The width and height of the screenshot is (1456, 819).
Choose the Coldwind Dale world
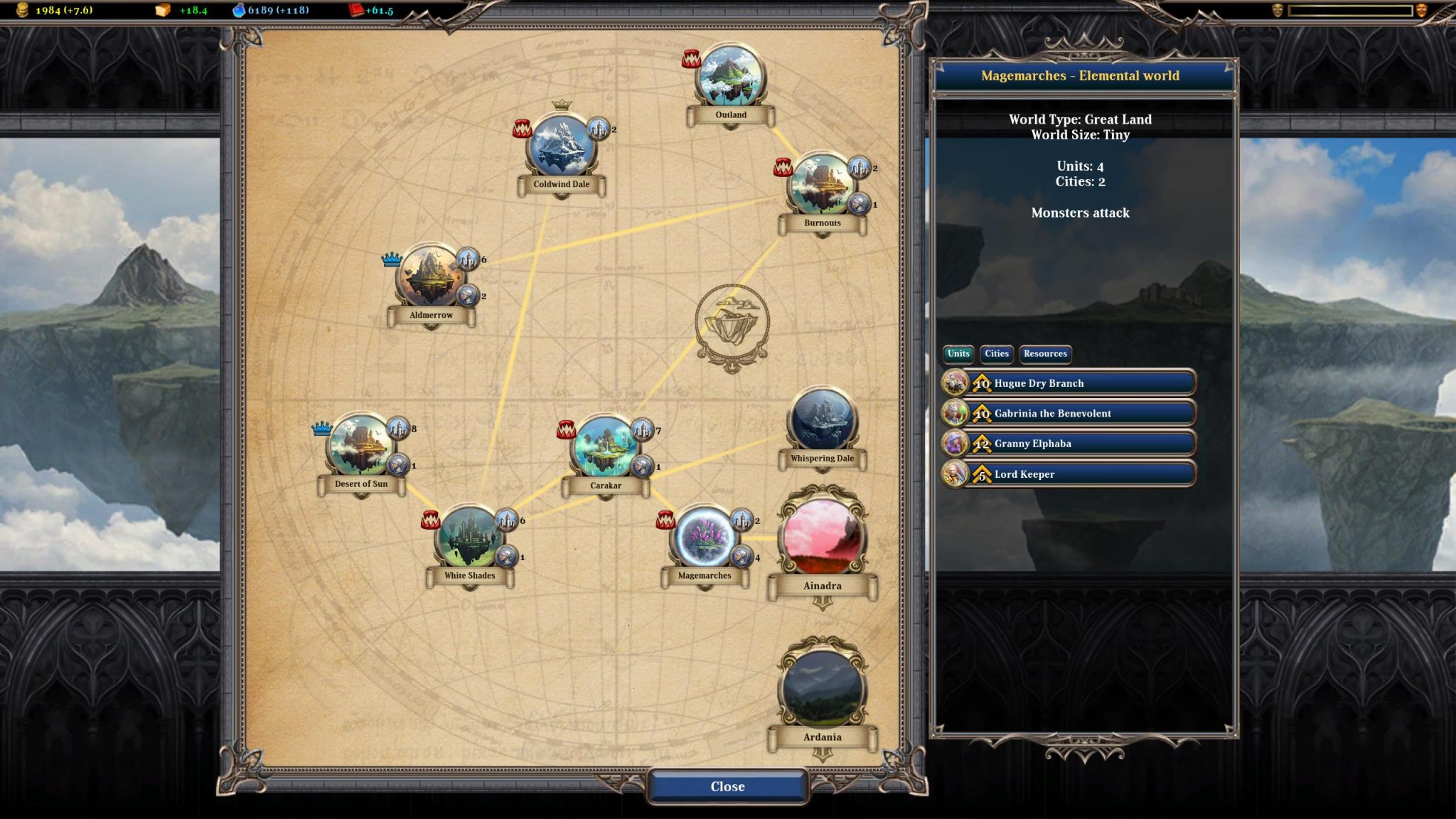tap(561, 146)
